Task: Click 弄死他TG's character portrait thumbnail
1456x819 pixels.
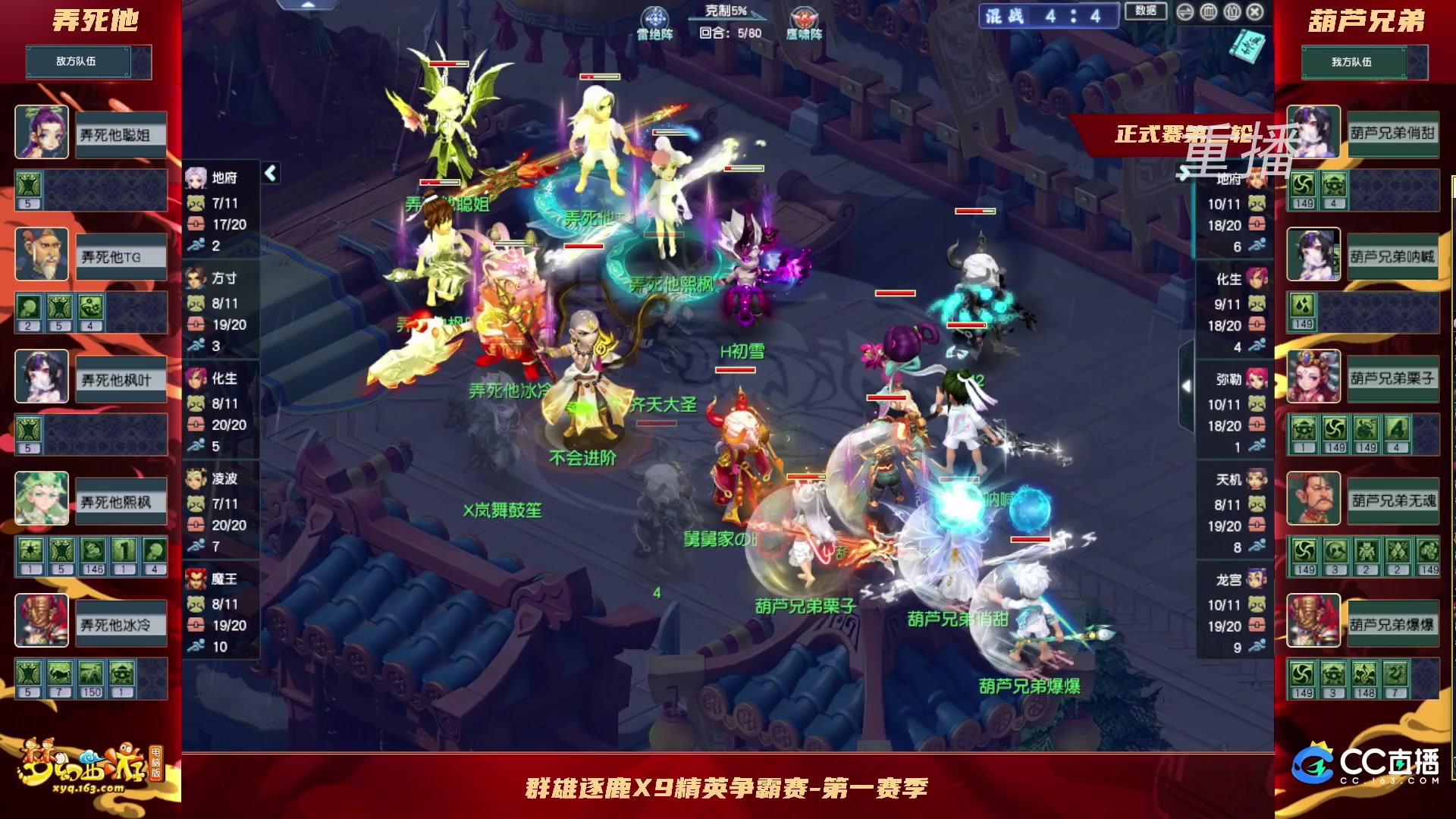Action: click(x=42, y=254)
